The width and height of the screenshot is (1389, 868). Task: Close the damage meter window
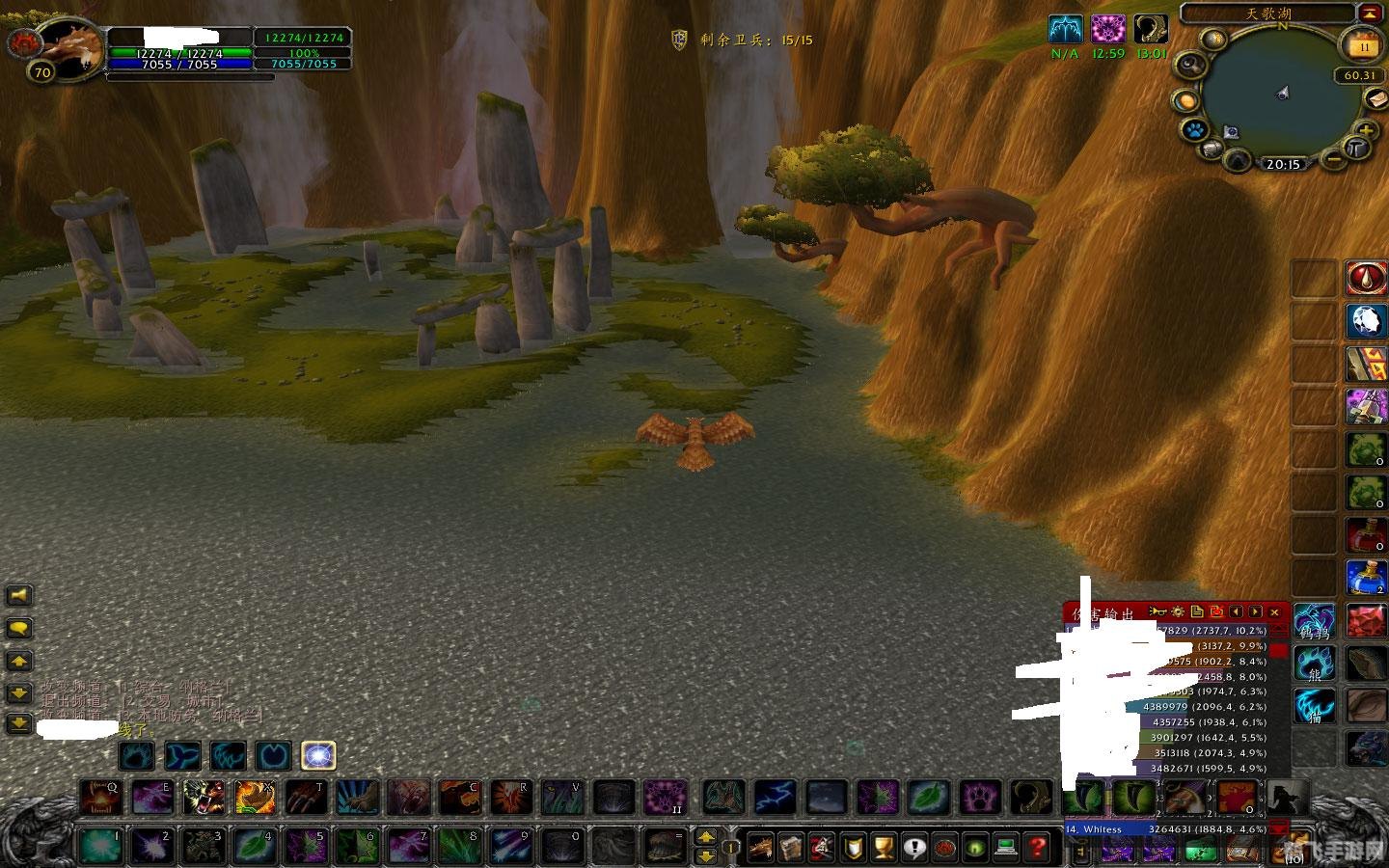[x=1274, y=611]
